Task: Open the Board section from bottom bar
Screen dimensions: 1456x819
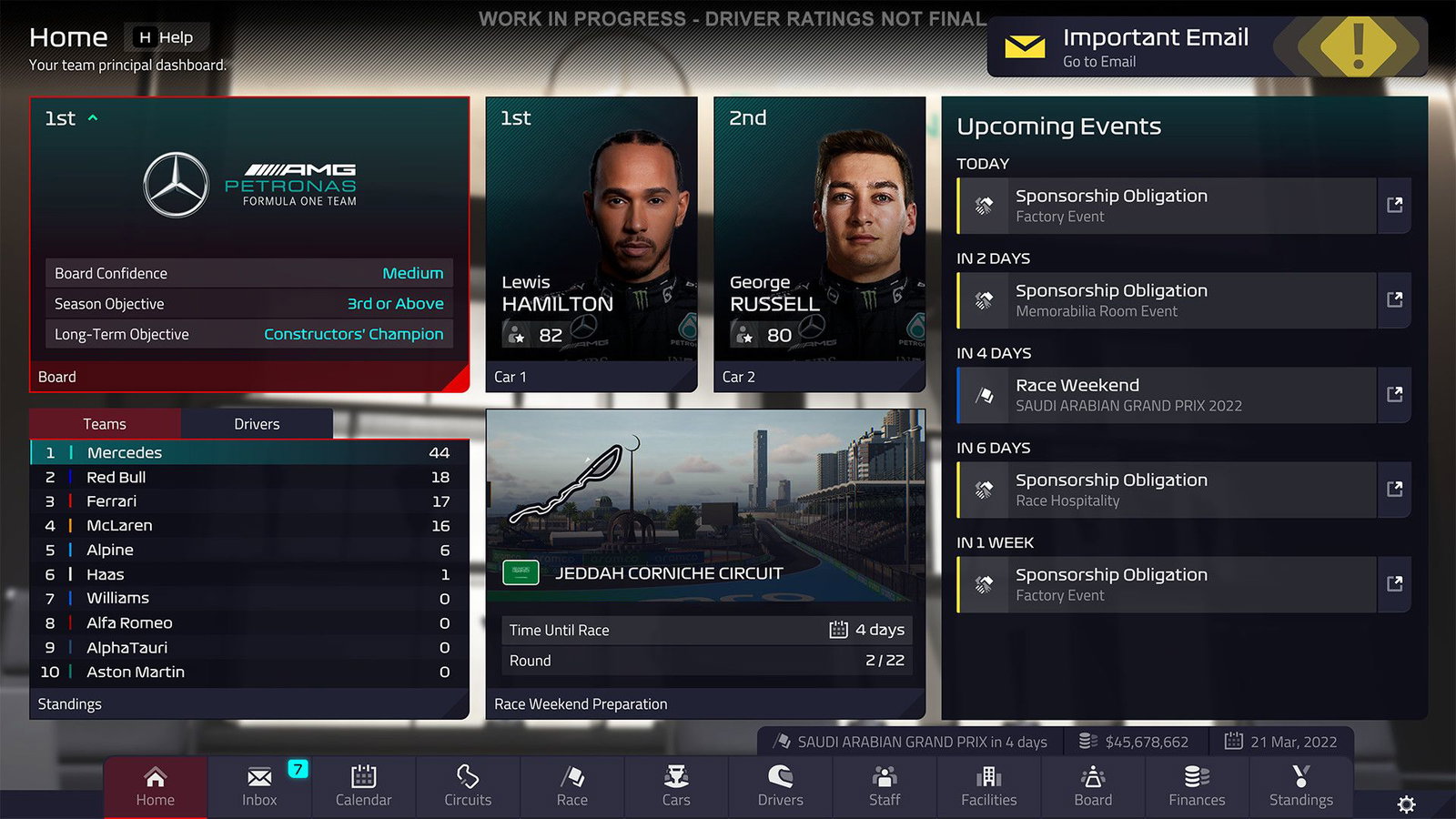Action: 1092,785
